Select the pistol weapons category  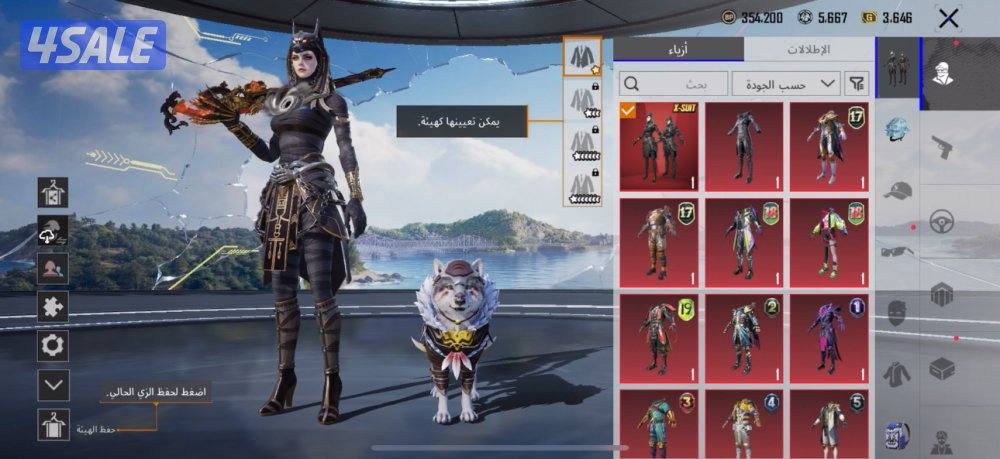coord(941,146)
